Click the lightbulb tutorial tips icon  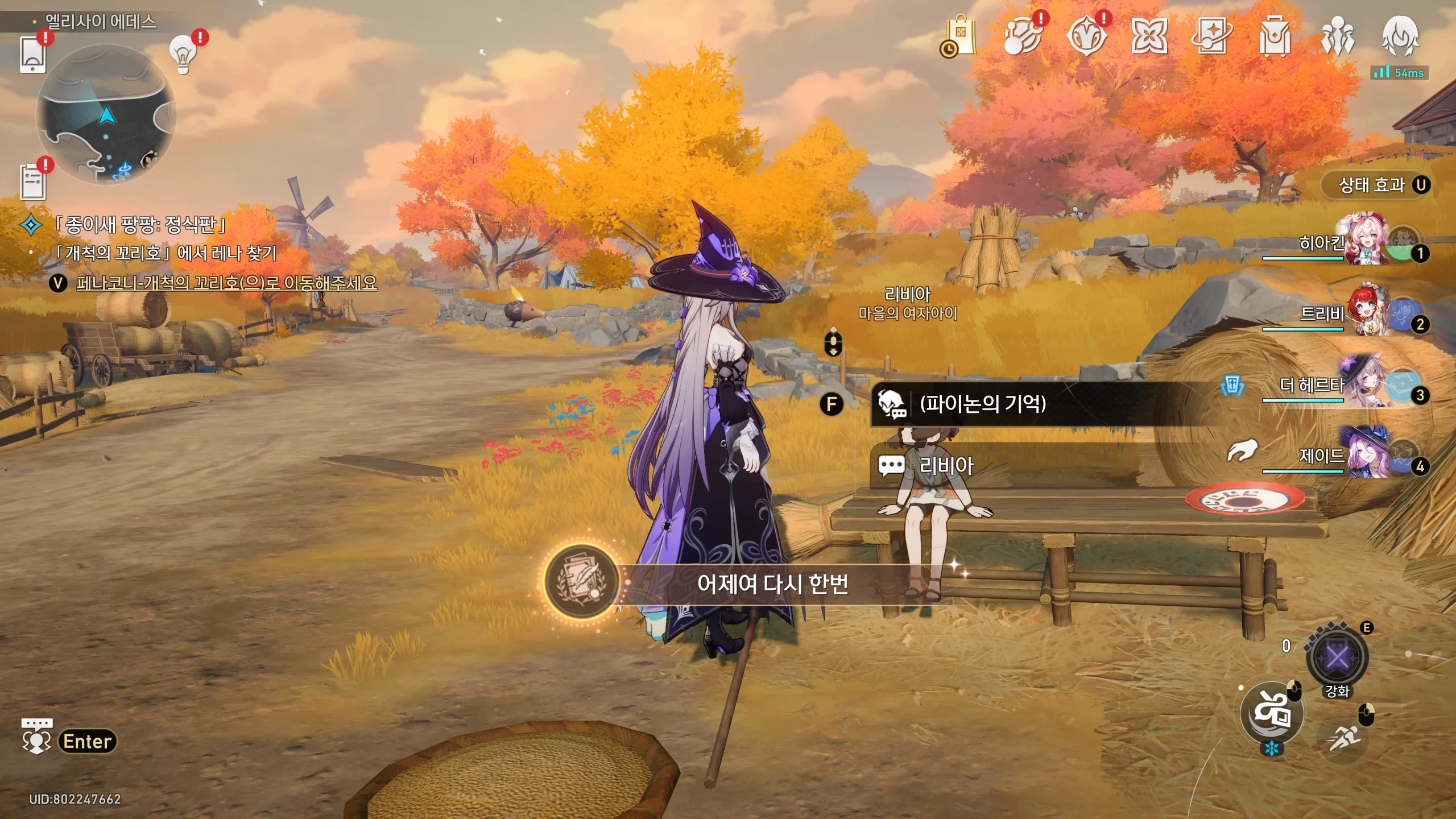click(x=183, y=55)
